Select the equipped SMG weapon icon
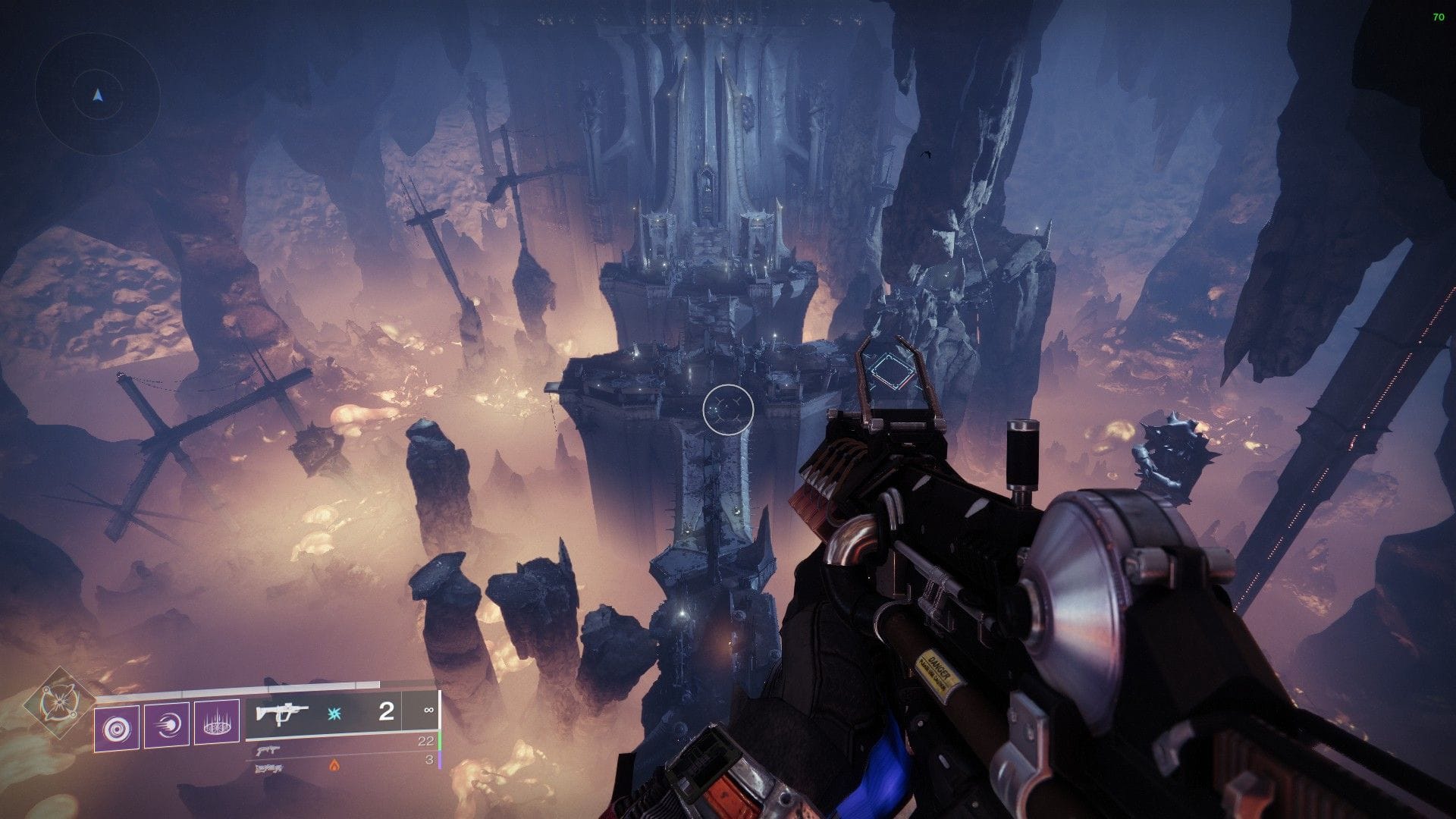This screenshot has height=819, width=1456. (x=281, y=713)
